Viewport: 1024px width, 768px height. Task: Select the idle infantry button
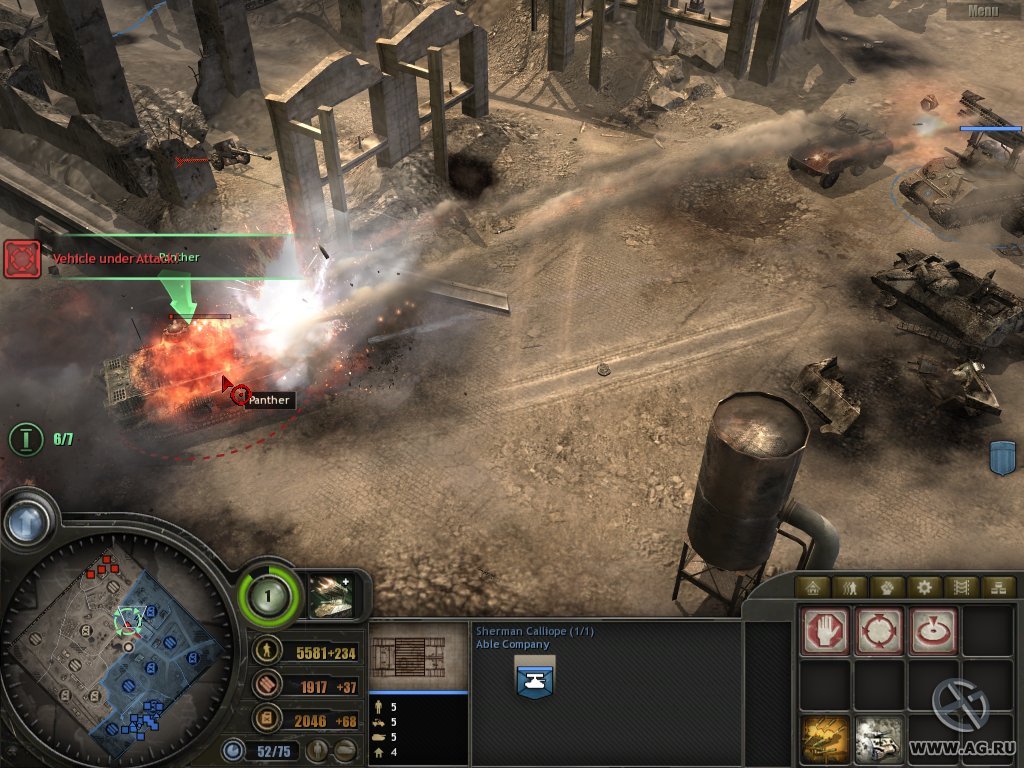[319, 749]
